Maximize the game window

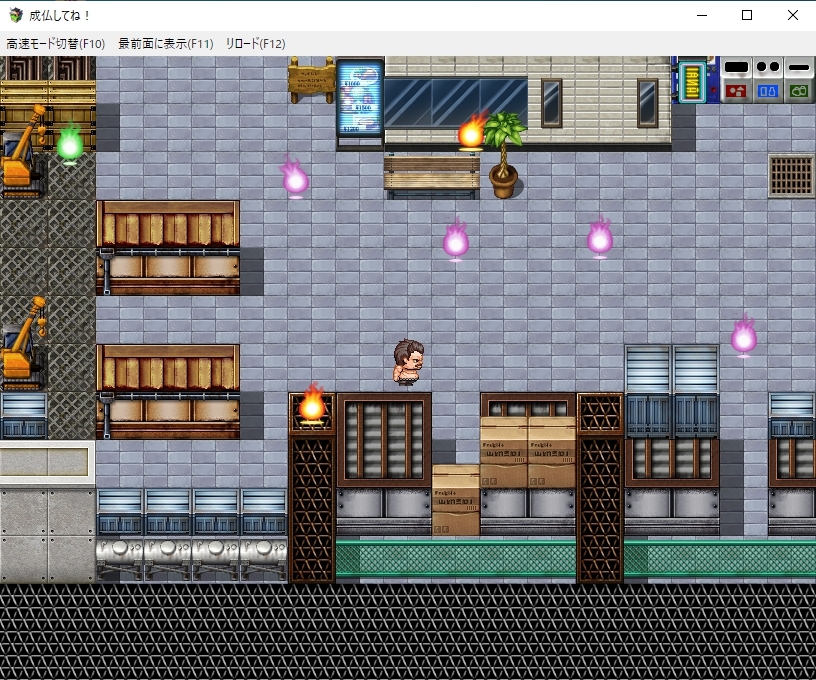(x=747, y=15)
